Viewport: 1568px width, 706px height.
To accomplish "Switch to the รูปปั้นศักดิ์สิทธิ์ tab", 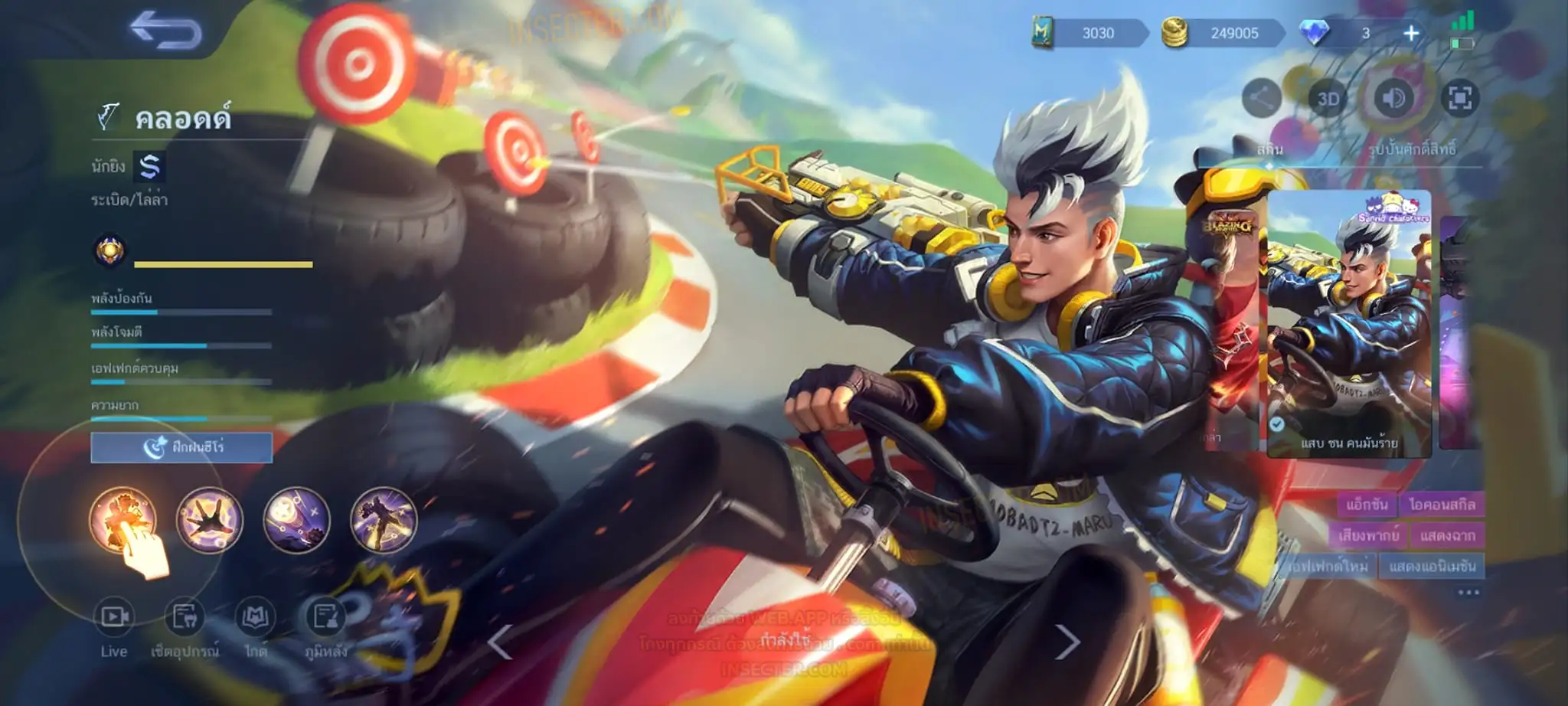I will click(1412, 149).
